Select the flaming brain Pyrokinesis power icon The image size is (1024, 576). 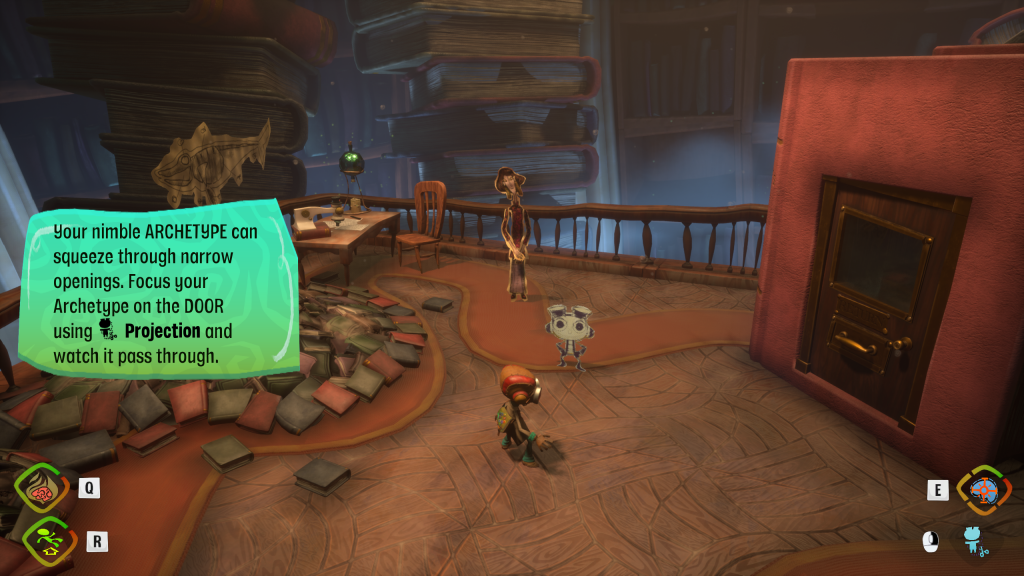tap(42, 490)
